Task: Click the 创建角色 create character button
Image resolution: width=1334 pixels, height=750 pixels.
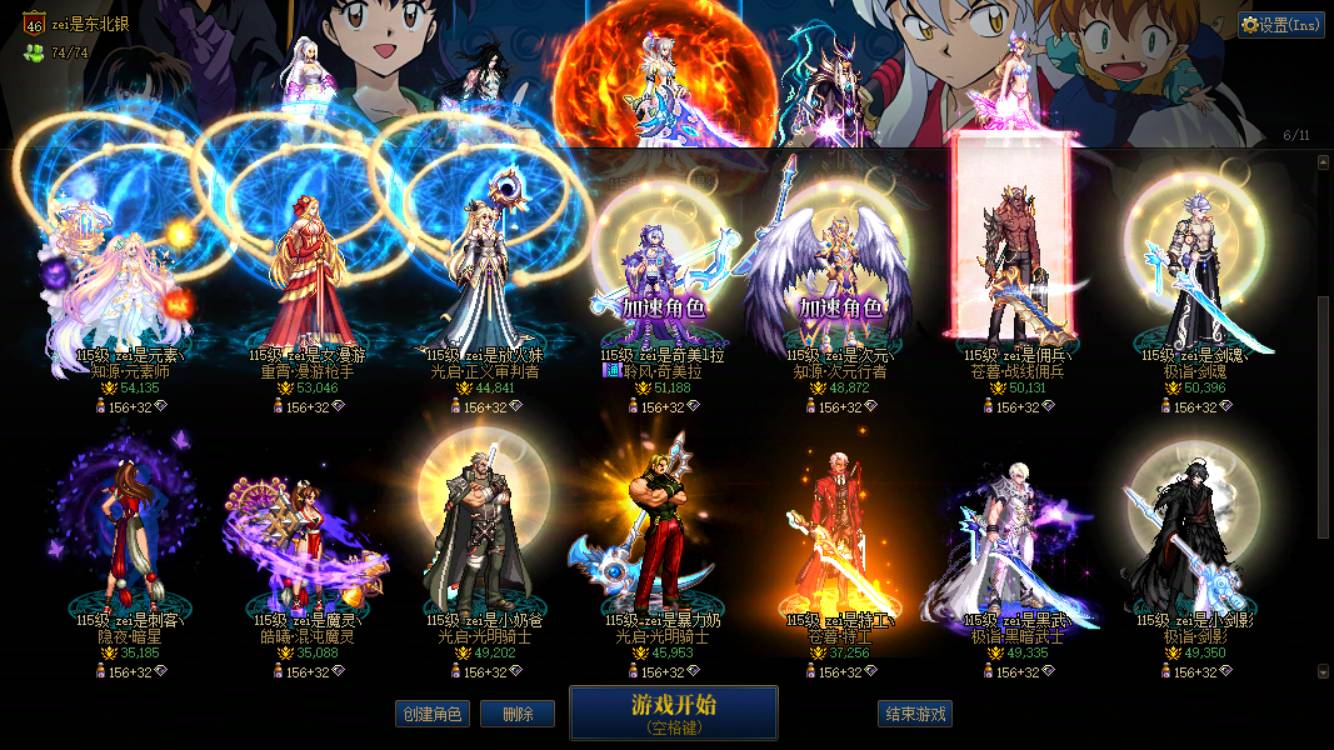Action: [x=432, y=714]
